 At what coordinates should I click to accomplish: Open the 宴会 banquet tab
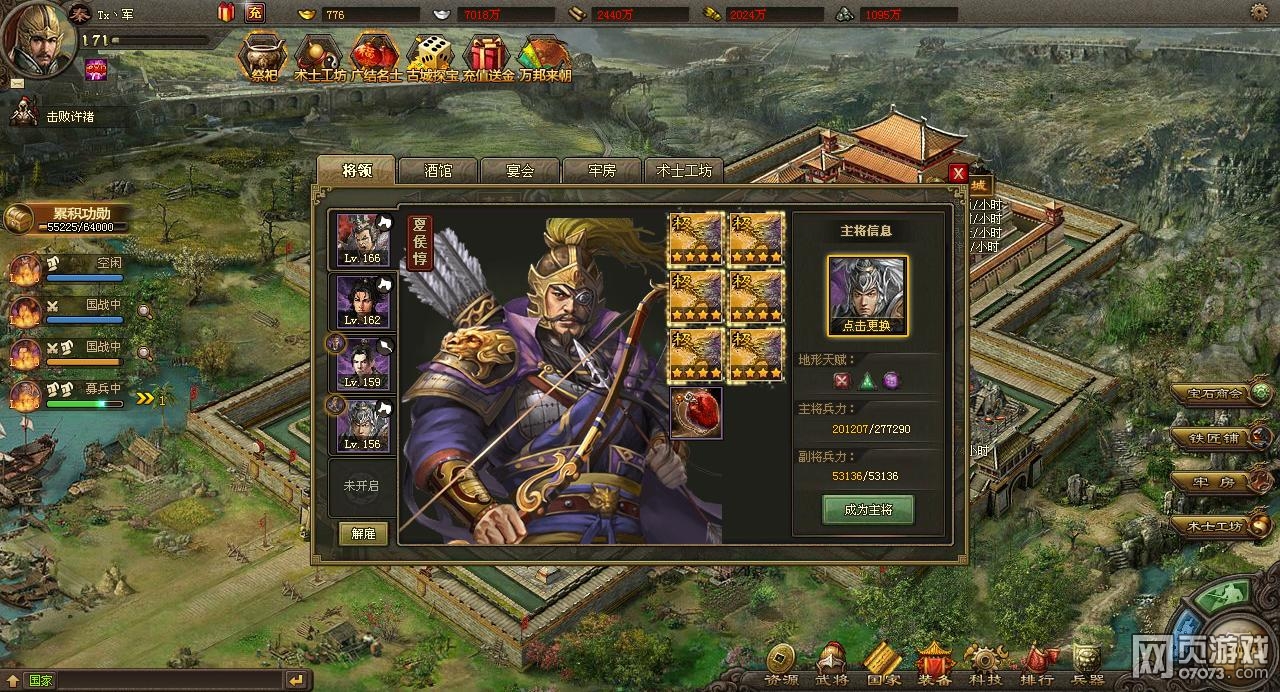click(x=520, y=171)
